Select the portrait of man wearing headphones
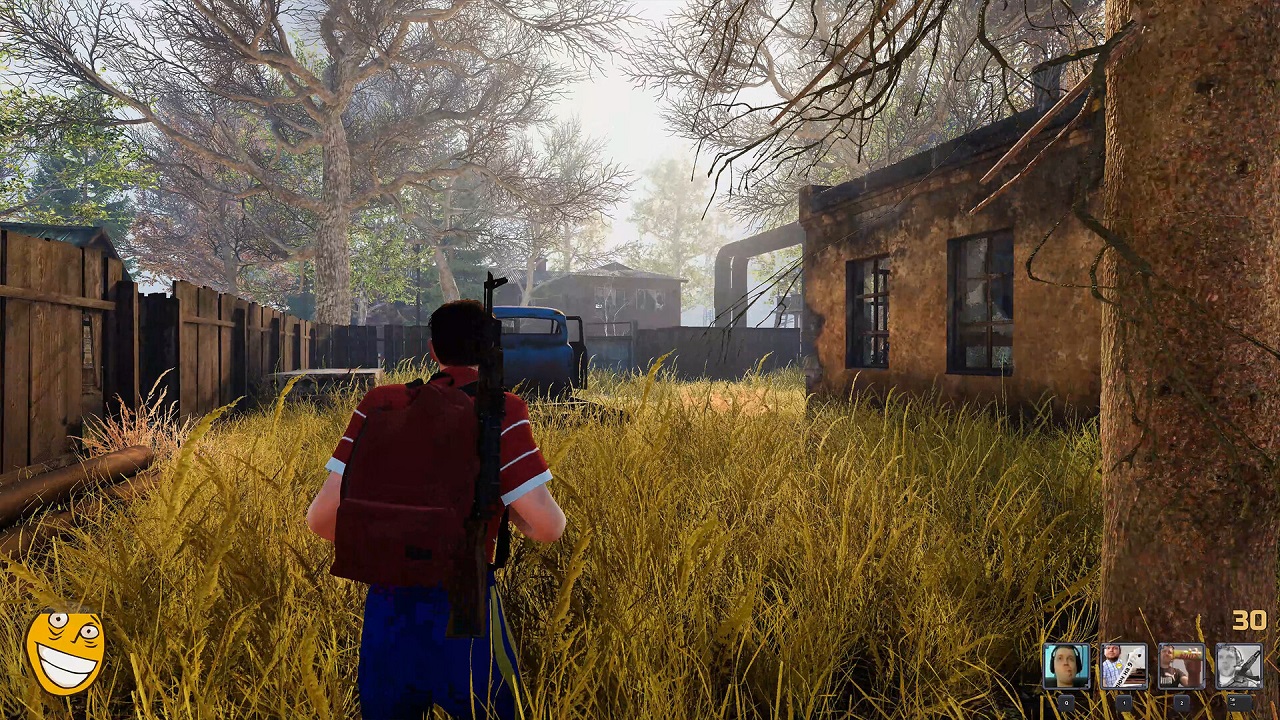The width and height of the screenshot is (1280, 720). tap(1066, 666)
